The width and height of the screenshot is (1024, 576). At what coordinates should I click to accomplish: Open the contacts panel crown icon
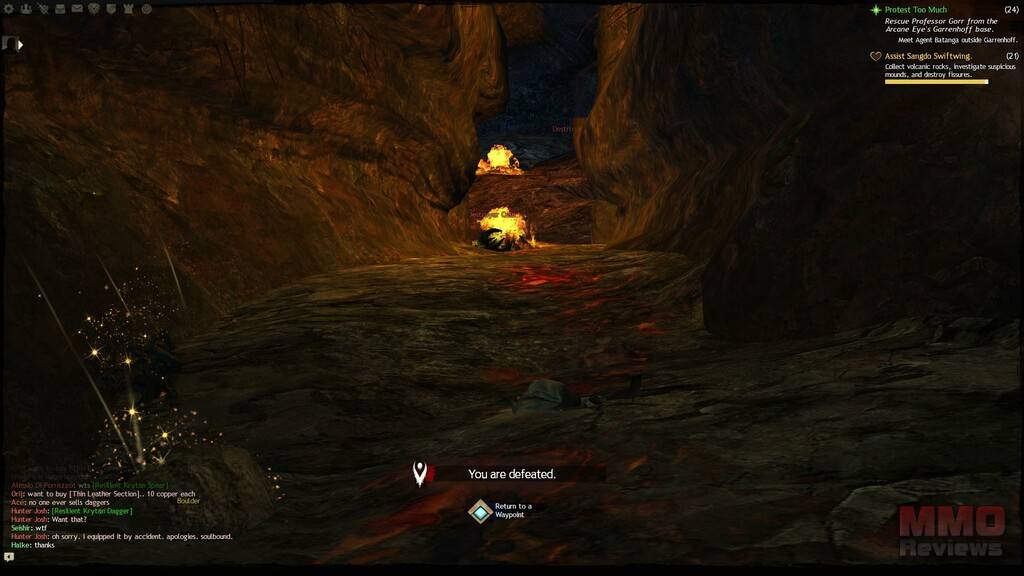pyautogui.click(x=25, y=9)
